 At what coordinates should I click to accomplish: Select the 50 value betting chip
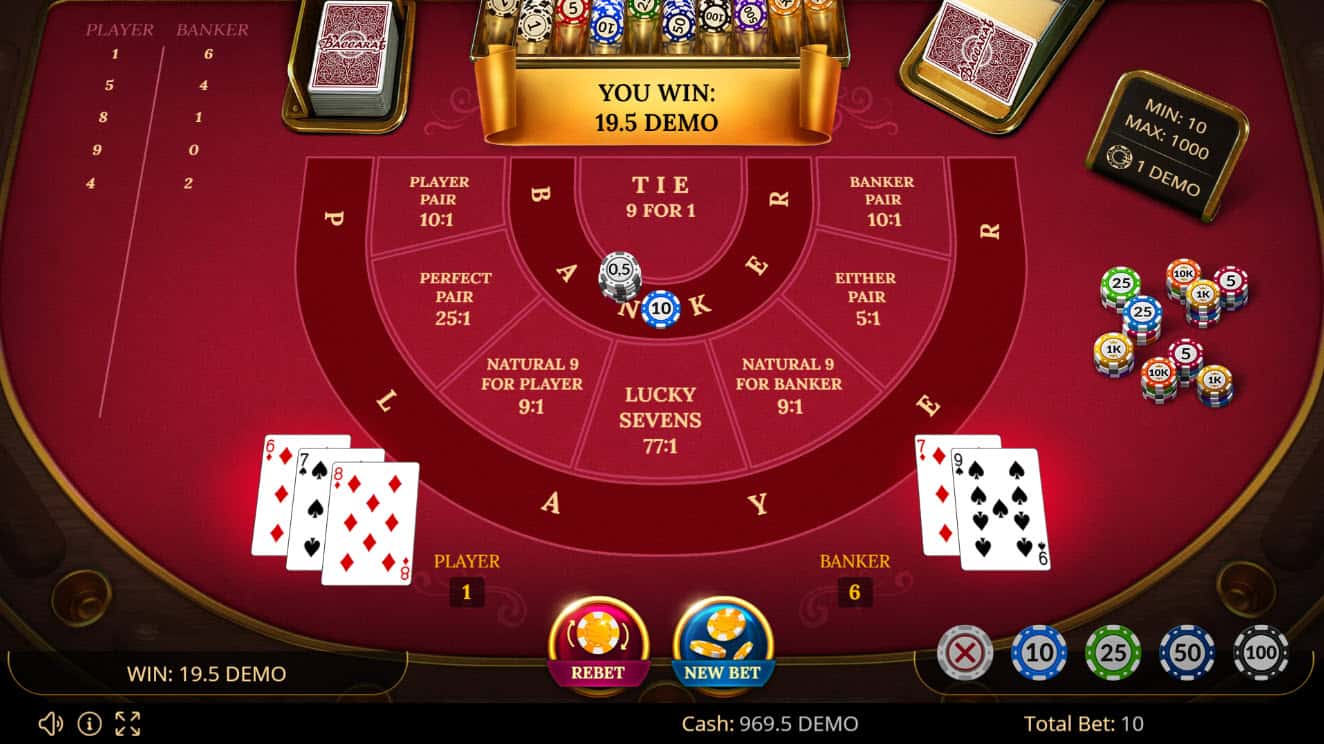pyautogui.click(x=1186, y=652)
